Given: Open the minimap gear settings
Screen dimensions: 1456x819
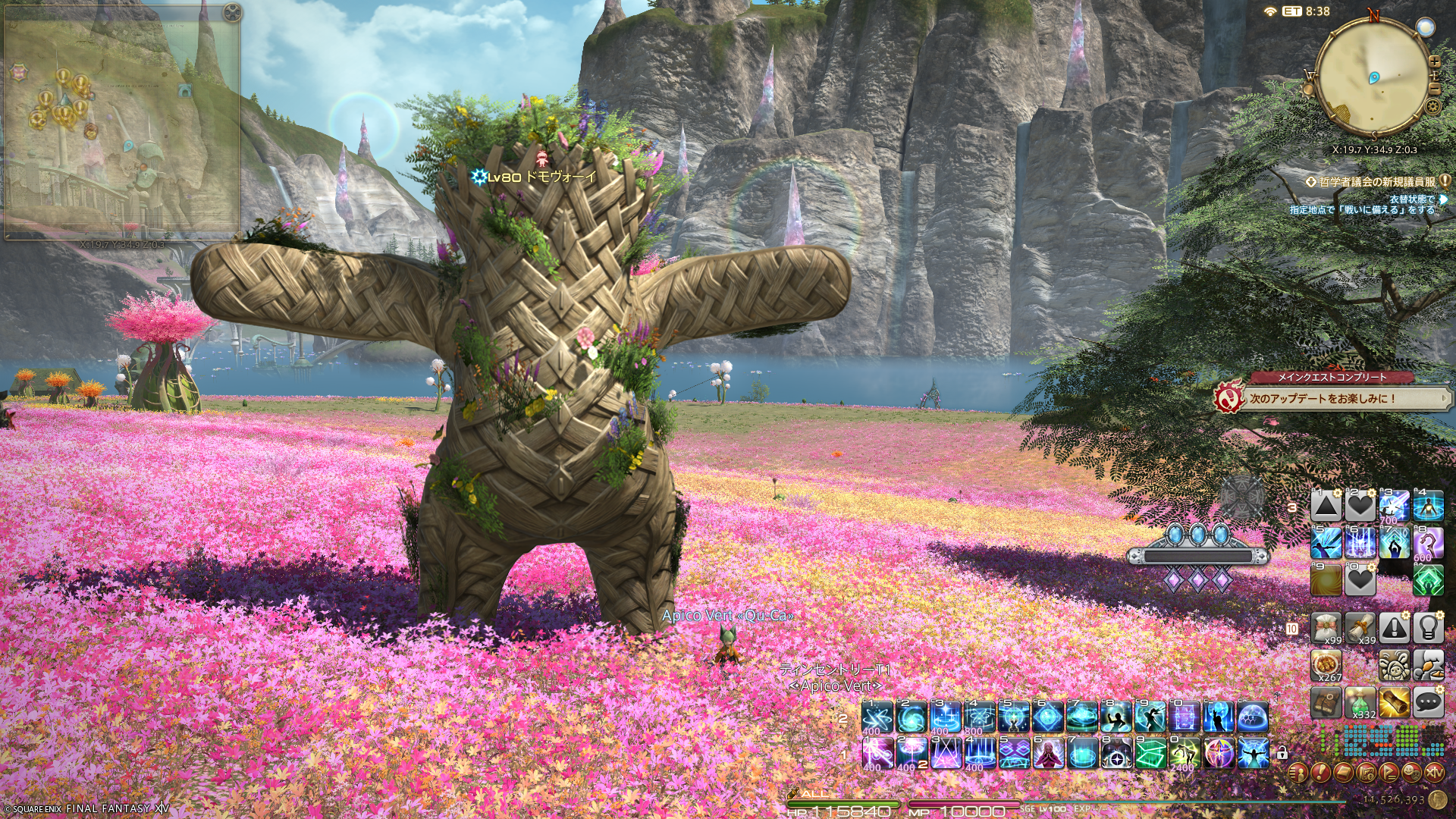Looking at the screenshot, I should 1432,106.
